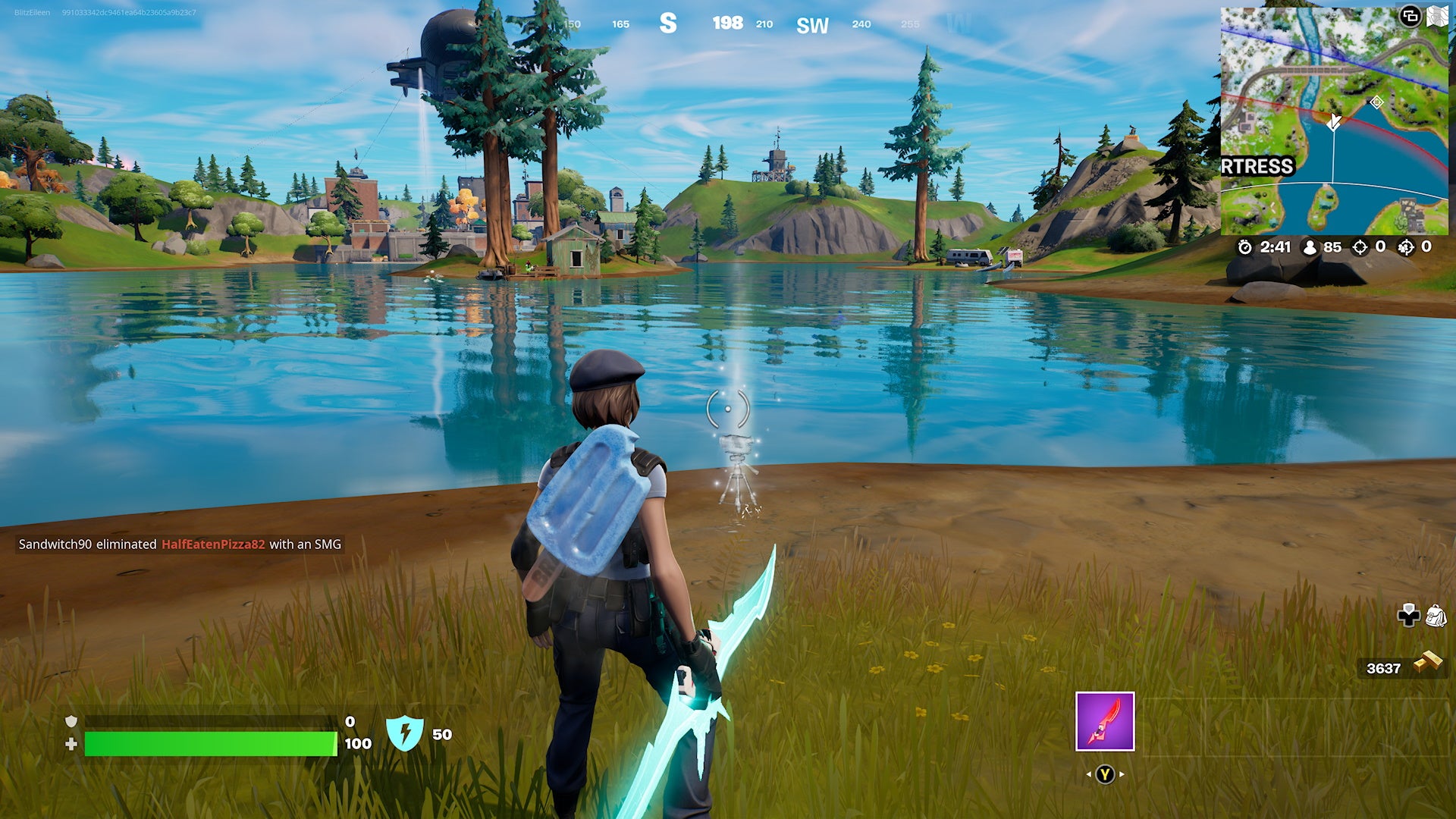Screen dimensions: 1456x819
Task: Click the quest marker diamond on the minimap
Action: (1377, 102)
